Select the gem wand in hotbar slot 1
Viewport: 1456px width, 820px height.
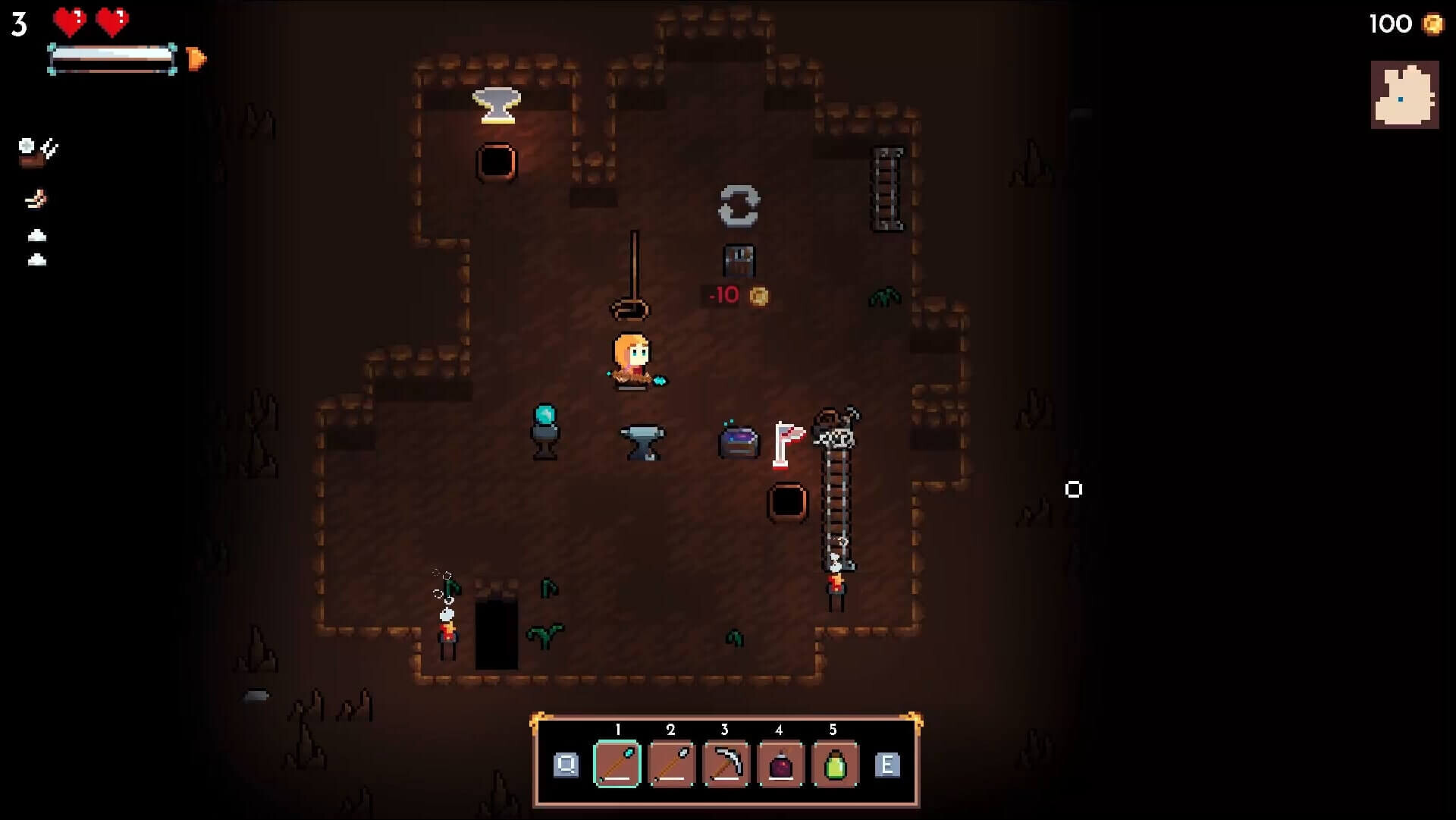(617, 765)
